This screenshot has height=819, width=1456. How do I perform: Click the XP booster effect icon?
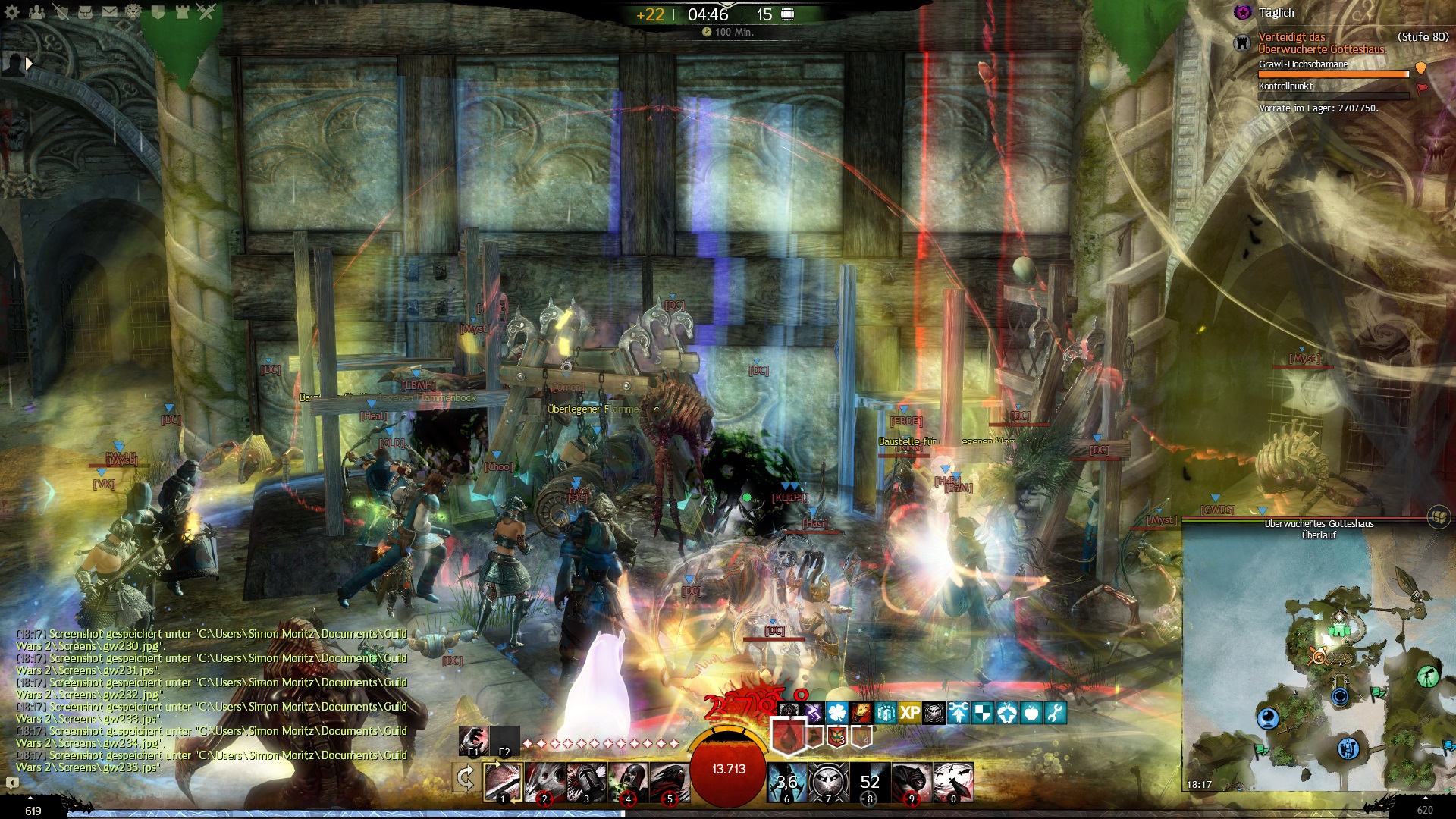[x=910, y=713]
